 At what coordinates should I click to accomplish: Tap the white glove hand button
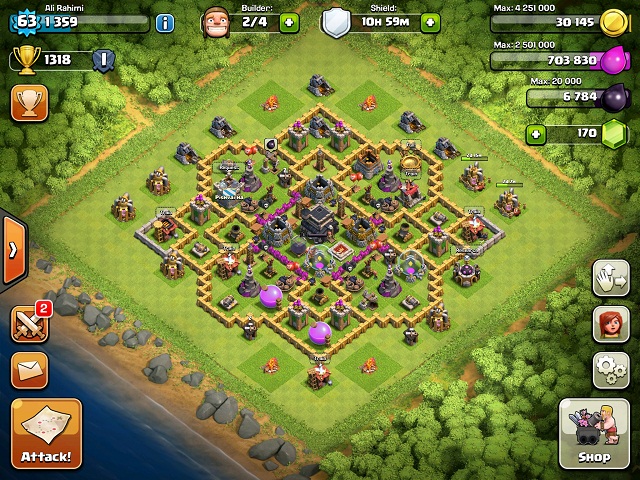(610, 279)
